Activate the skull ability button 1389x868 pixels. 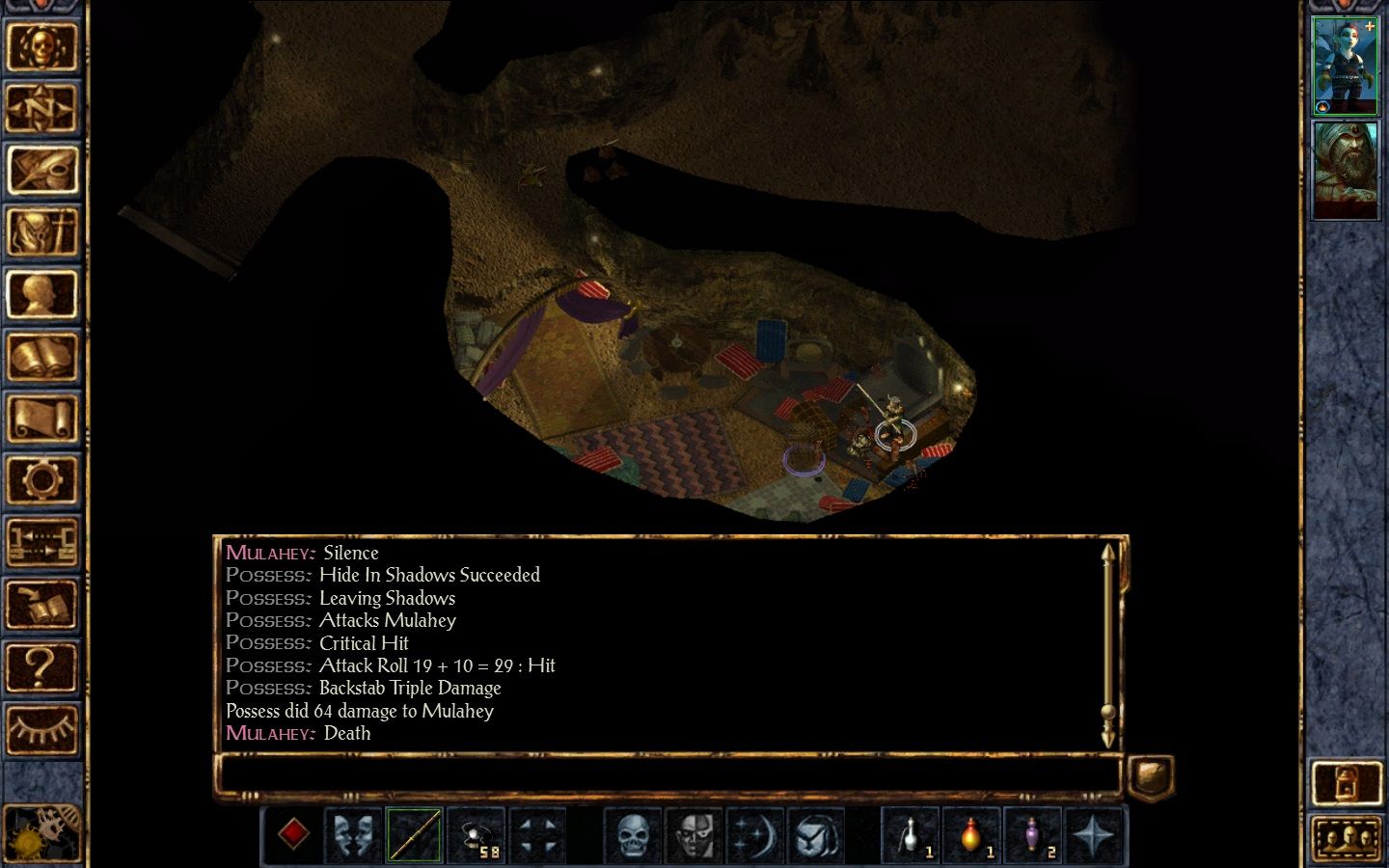pyautogui.click(x=633, y=835)
